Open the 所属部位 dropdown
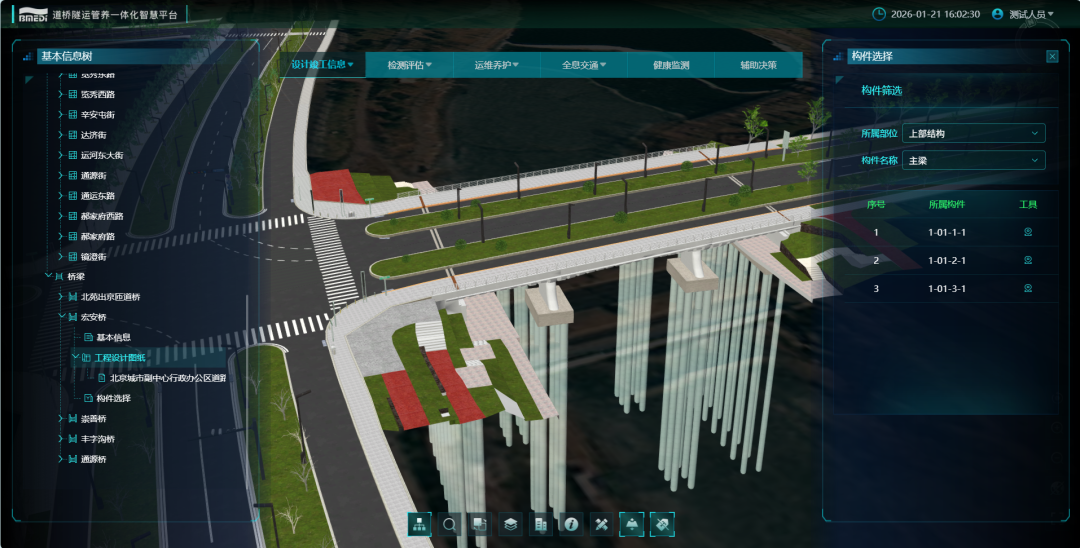 pos(973,133)
